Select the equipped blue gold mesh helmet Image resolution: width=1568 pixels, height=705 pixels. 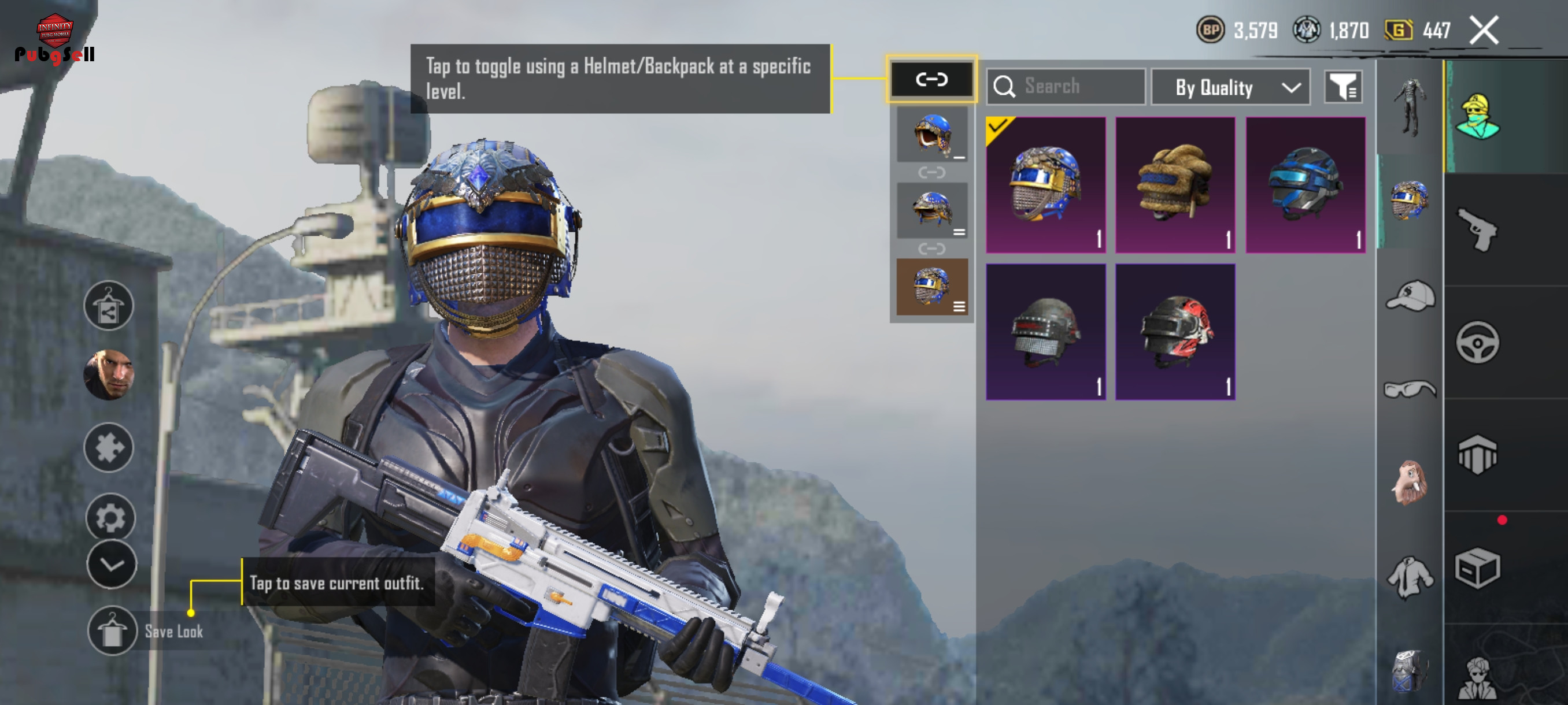point(1046,184)
